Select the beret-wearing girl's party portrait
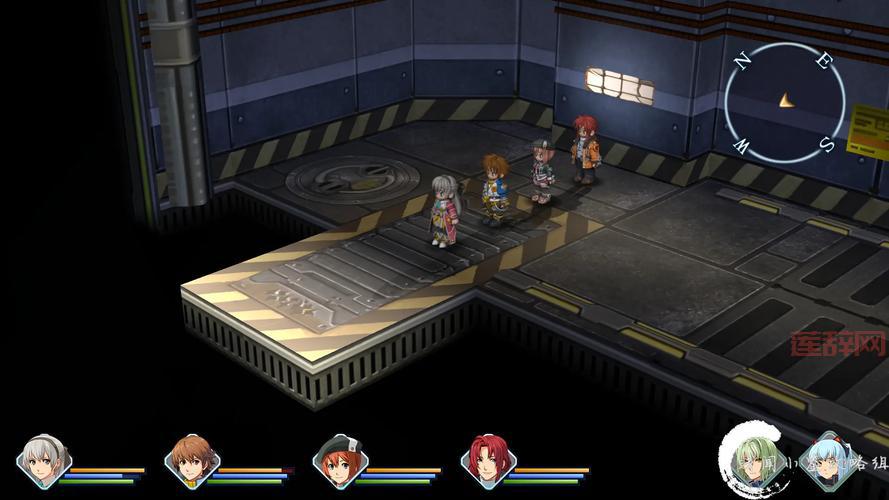889x500 pixels. 340,462
